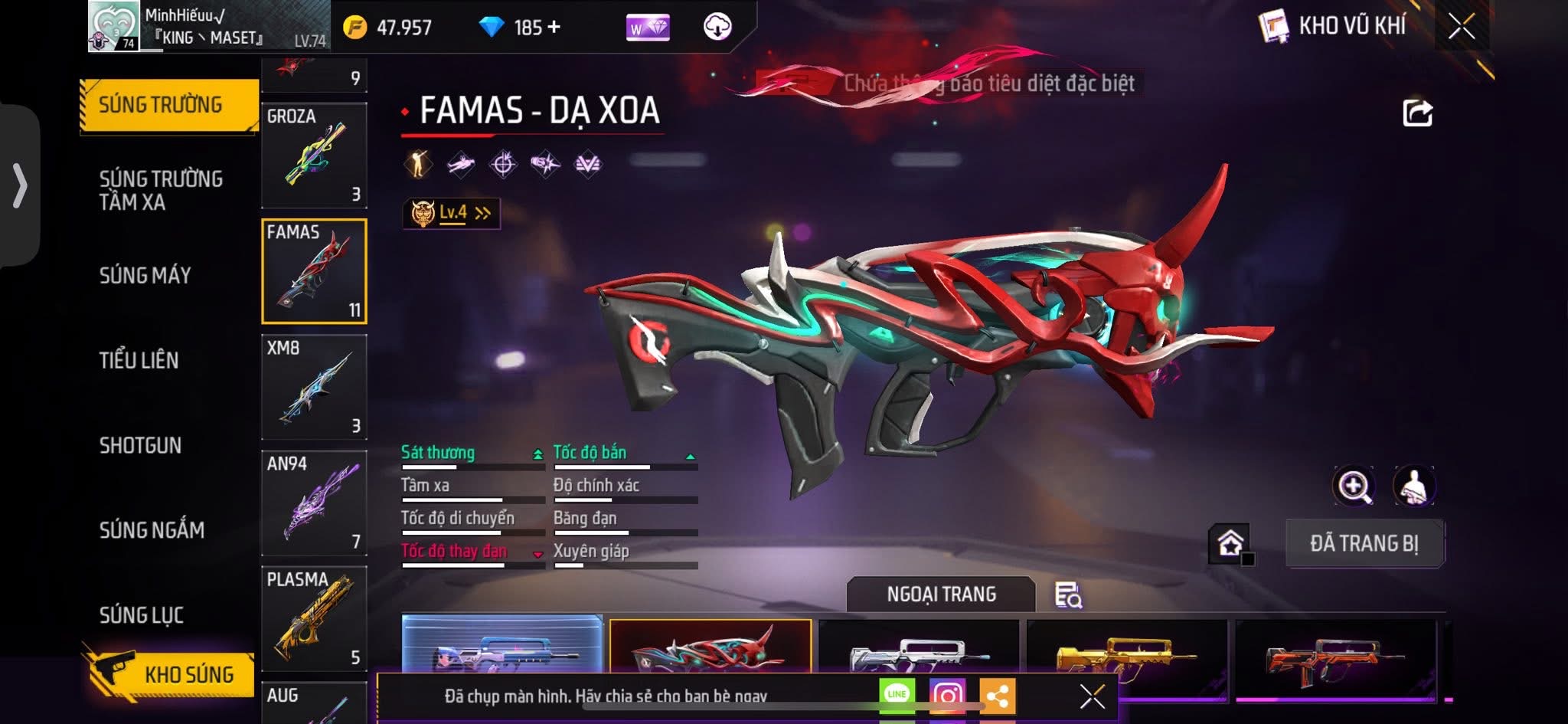Viewport: 1568px width, 724px height.
Task: Click the Đã Trang Bị button
Action: (1364, 543)
